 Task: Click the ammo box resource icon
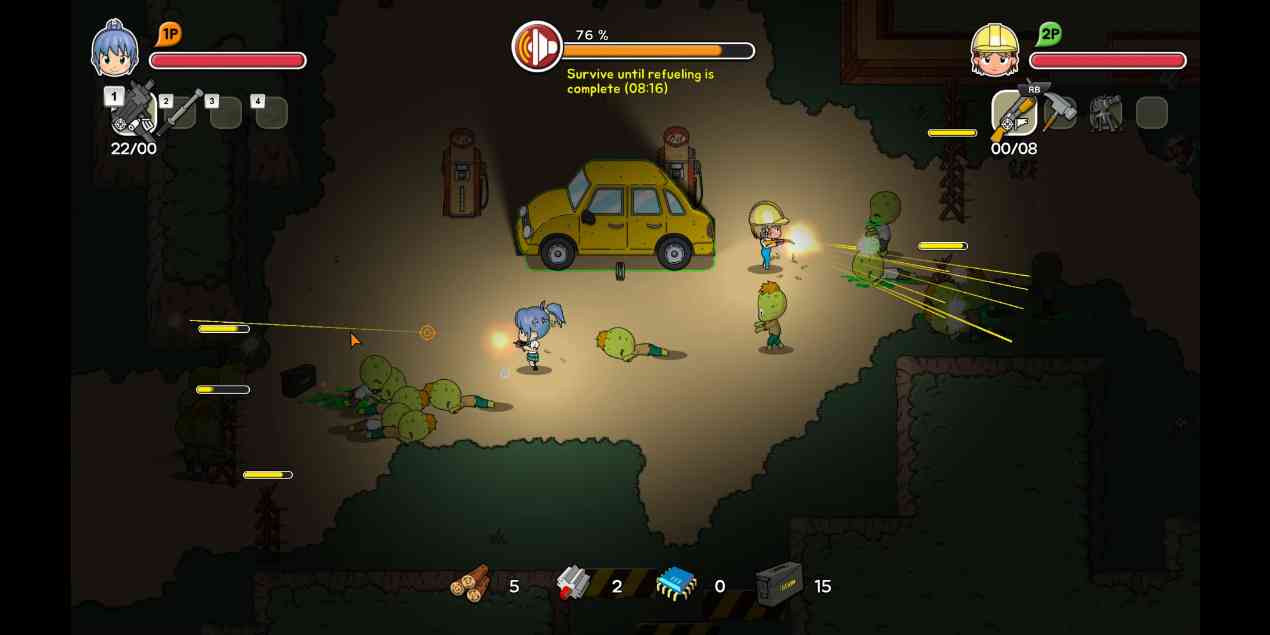(778, 583)
